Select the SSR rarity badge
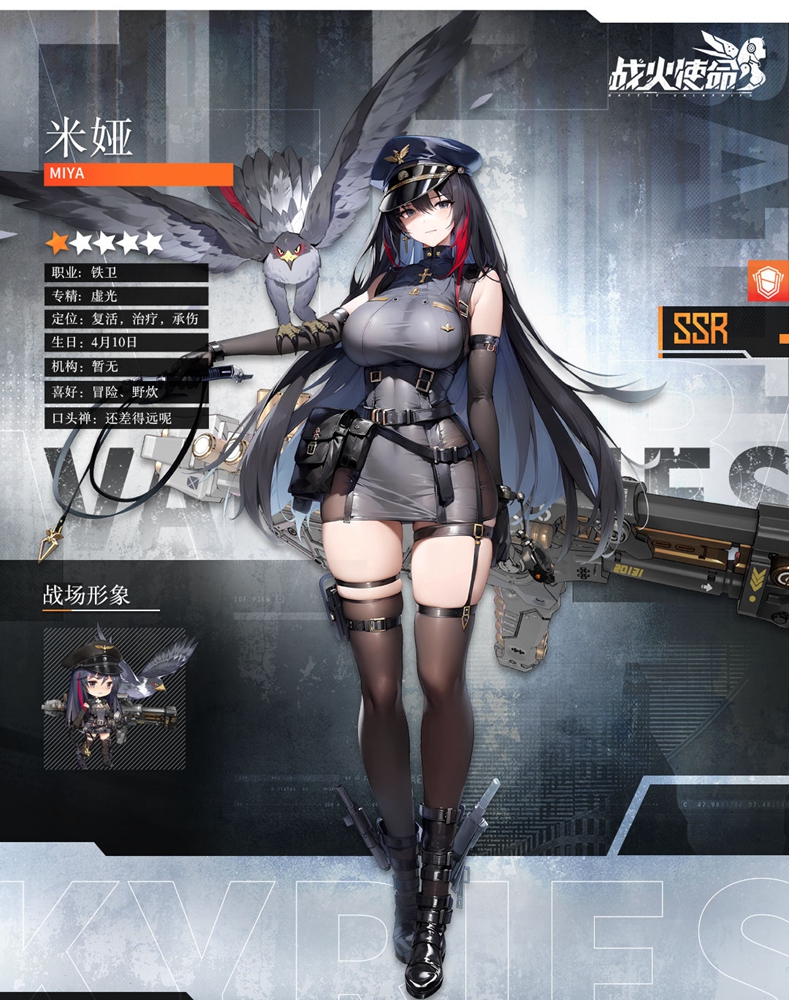This screenshot has height=1000, width=789. click(701, 329)
